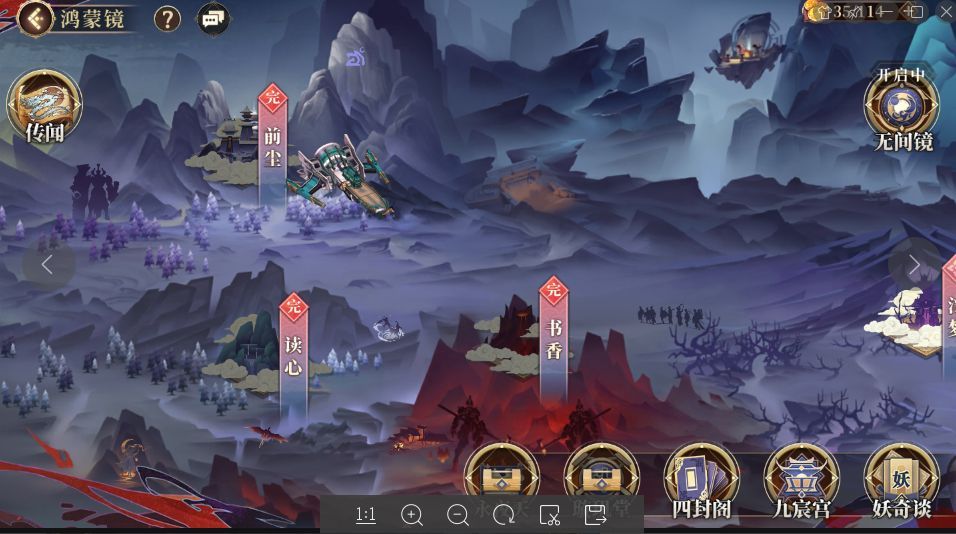Open the 九宸宫 palace emblem
Viewport: 956px width, 534px height.
point(801,479)
